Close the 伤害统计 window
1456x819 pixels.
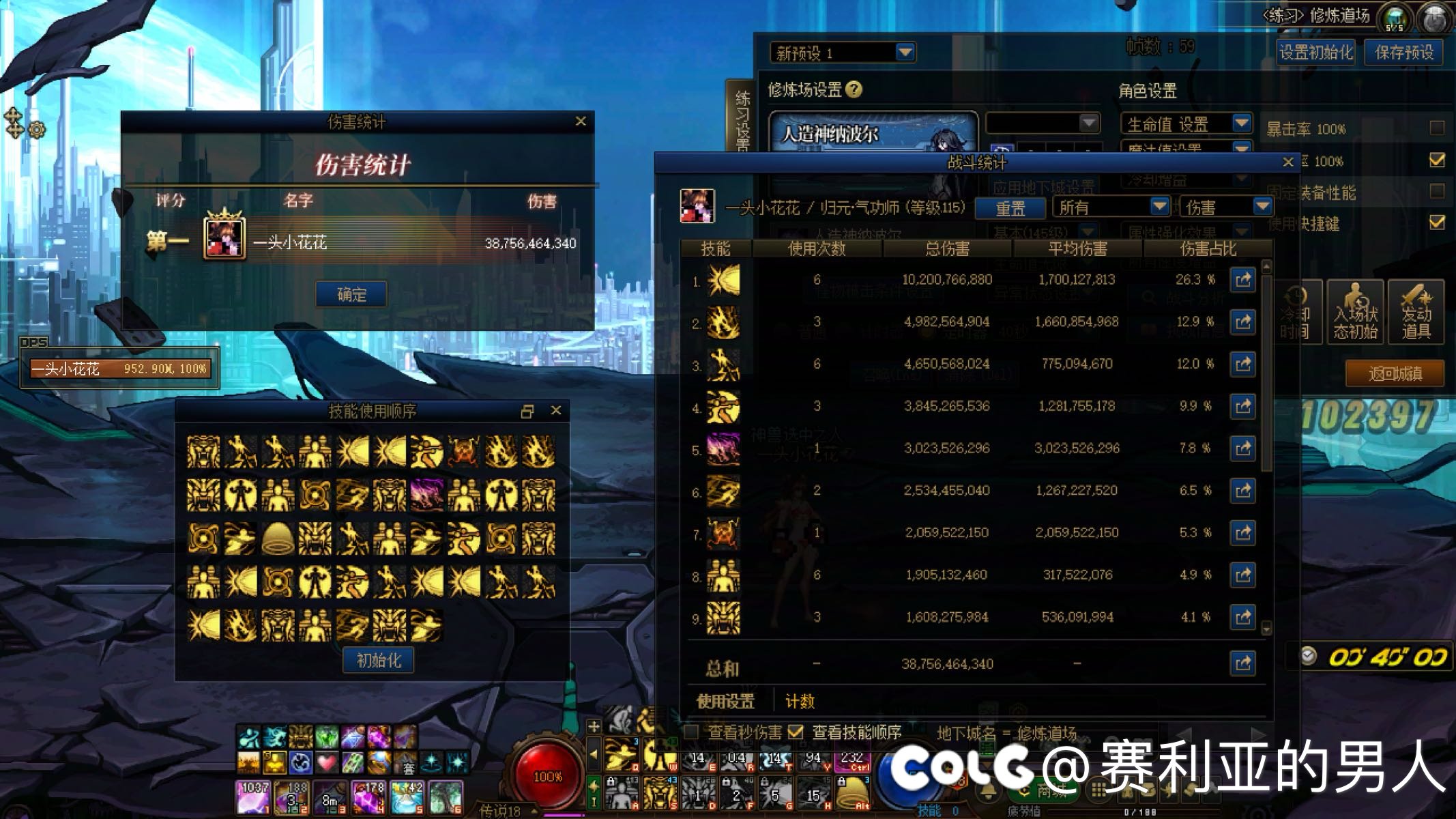581,121
